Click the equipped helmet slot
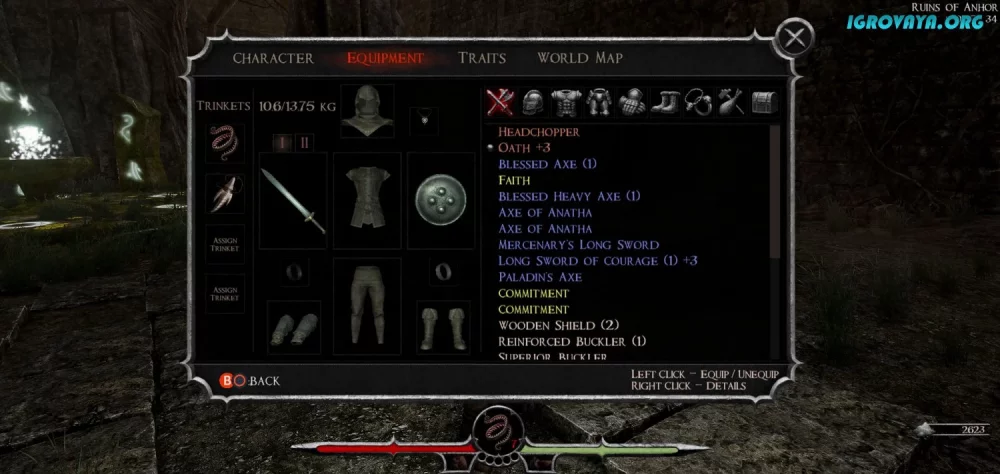 coord(367,112)
